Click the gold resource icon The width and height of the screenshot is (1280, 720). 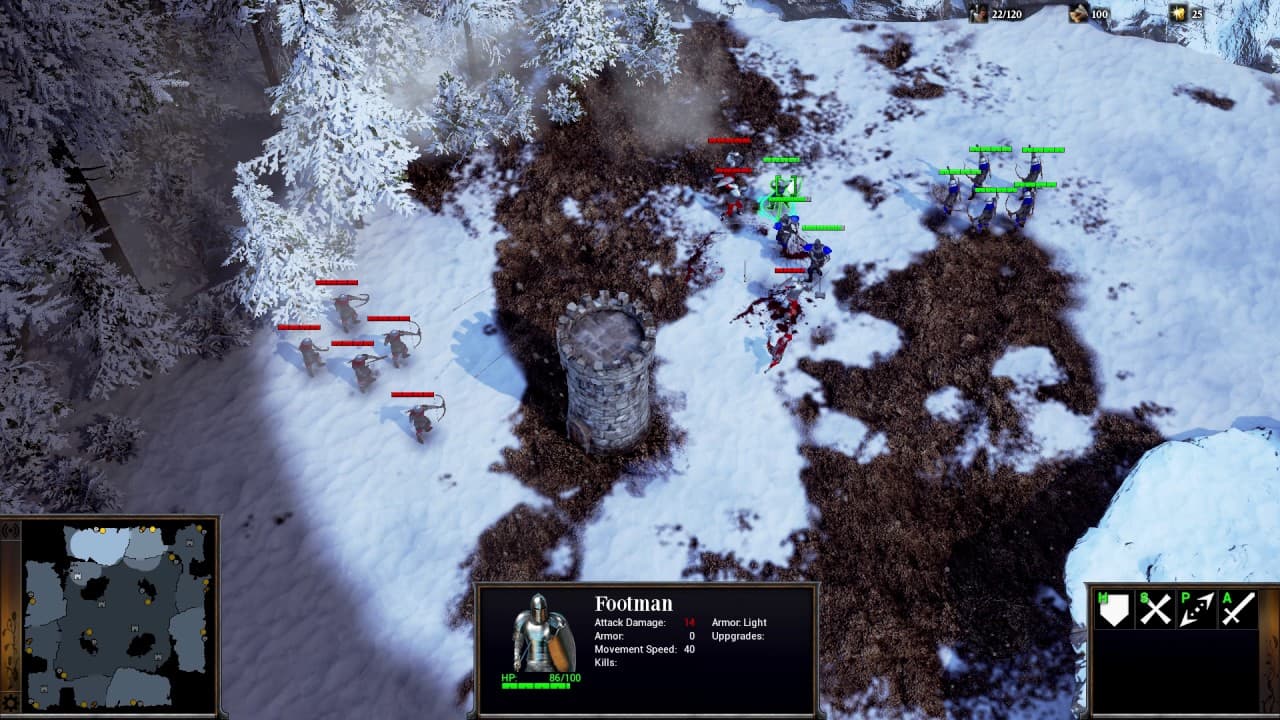[1178, 12]
